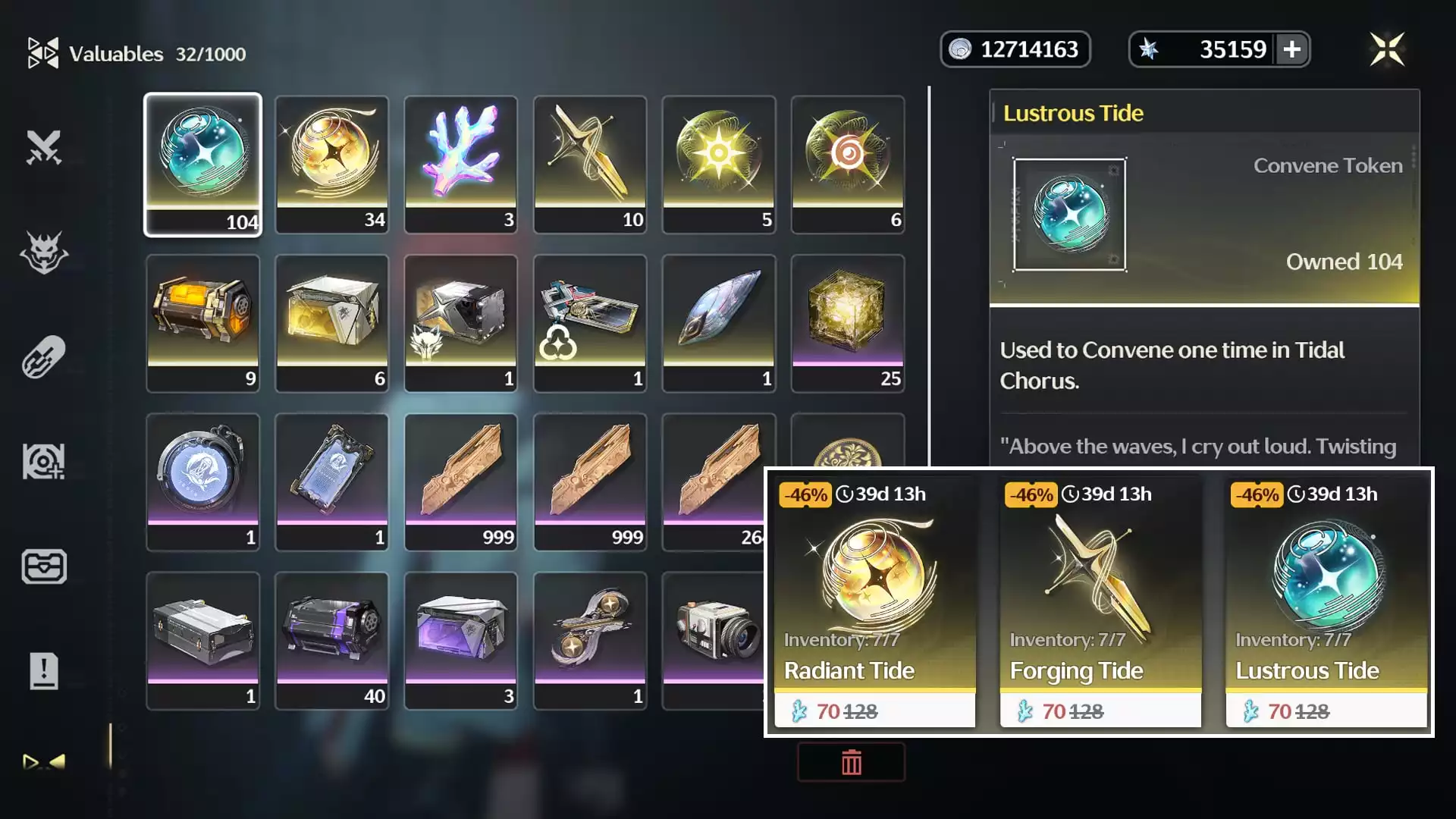Select the chest-shaped Valuables tab in the sidebar

[x=43, y=566]
